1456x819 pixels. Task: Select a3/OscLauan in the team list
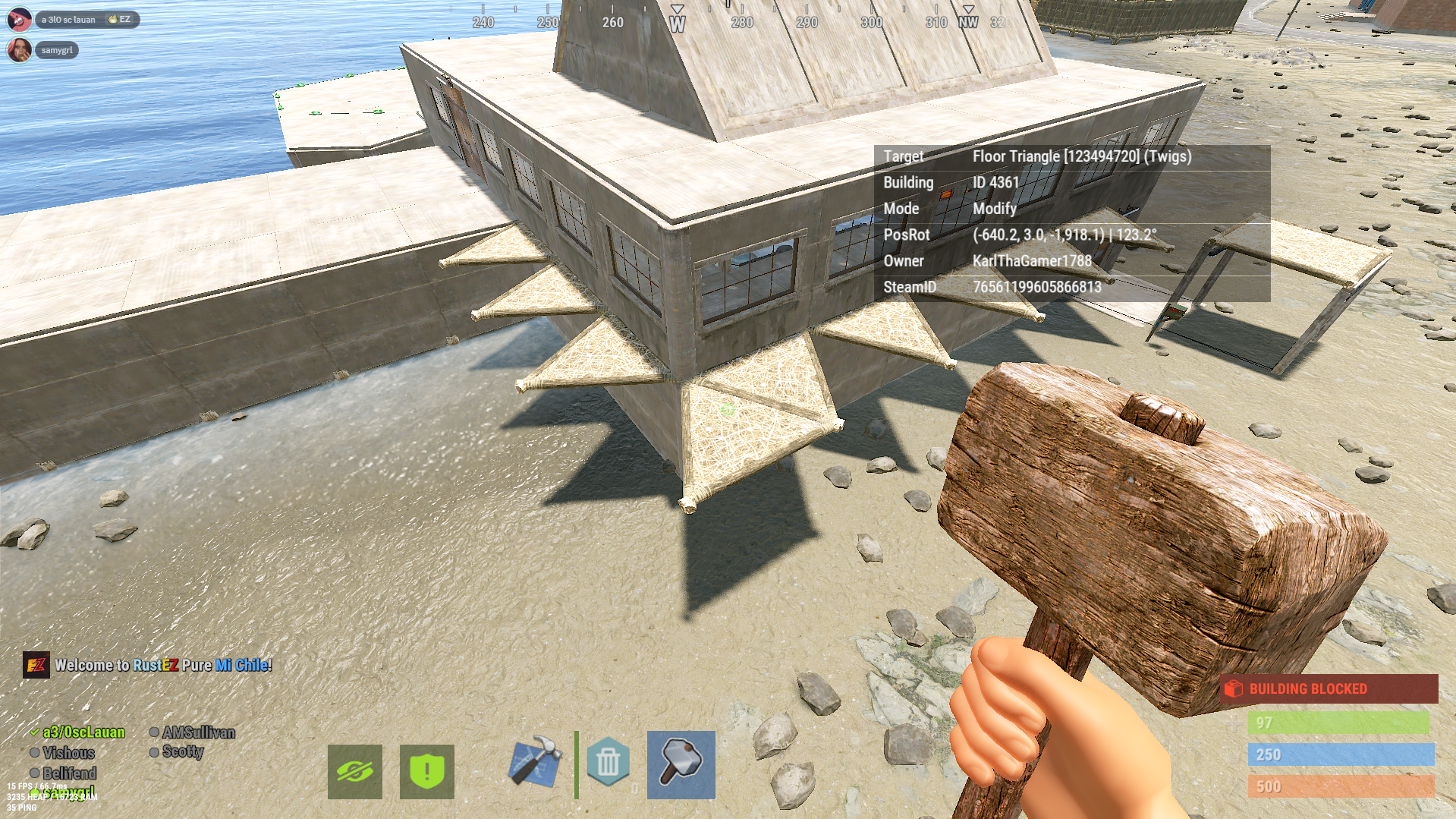[83, 732]
